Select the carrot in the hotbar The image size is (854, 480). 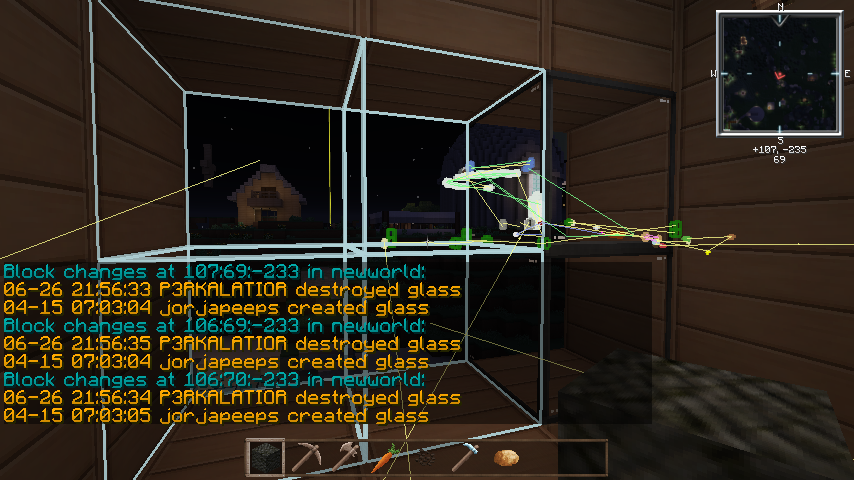coord(385,458)
